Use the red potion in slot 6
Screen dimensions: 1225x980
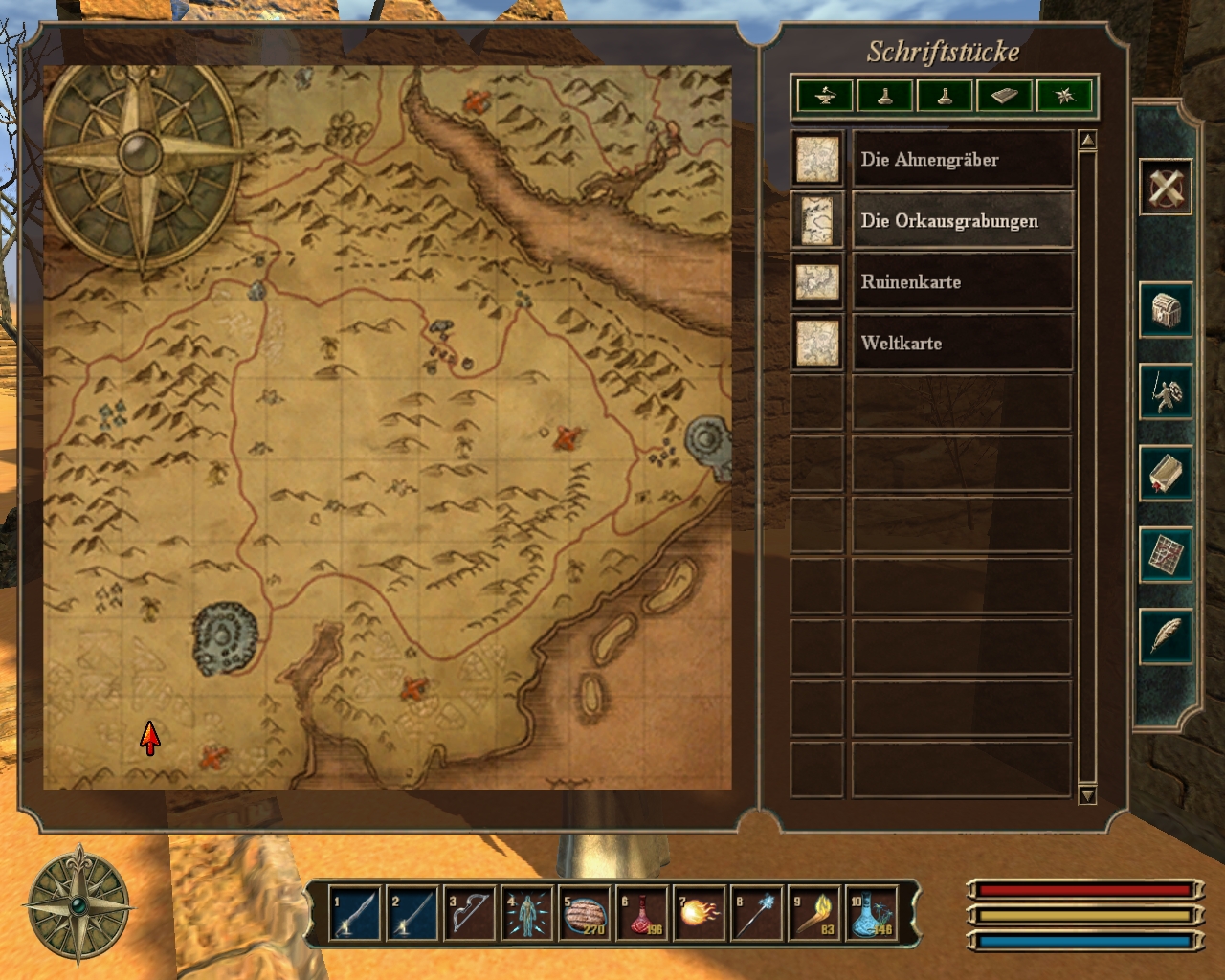click(x=642, y=914)
